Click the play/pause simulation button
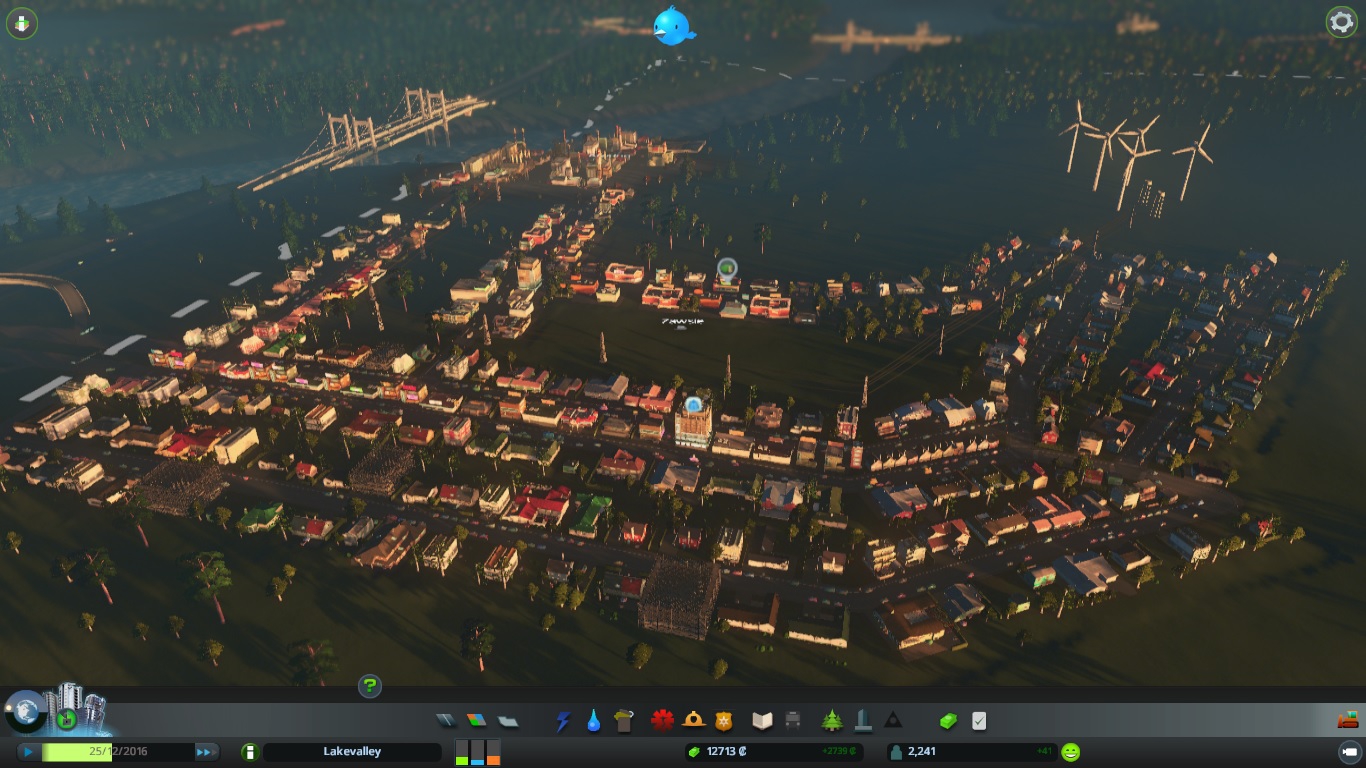Image resolution: width=1366 pixels, height=768 pixels. (x=29, y=752)
